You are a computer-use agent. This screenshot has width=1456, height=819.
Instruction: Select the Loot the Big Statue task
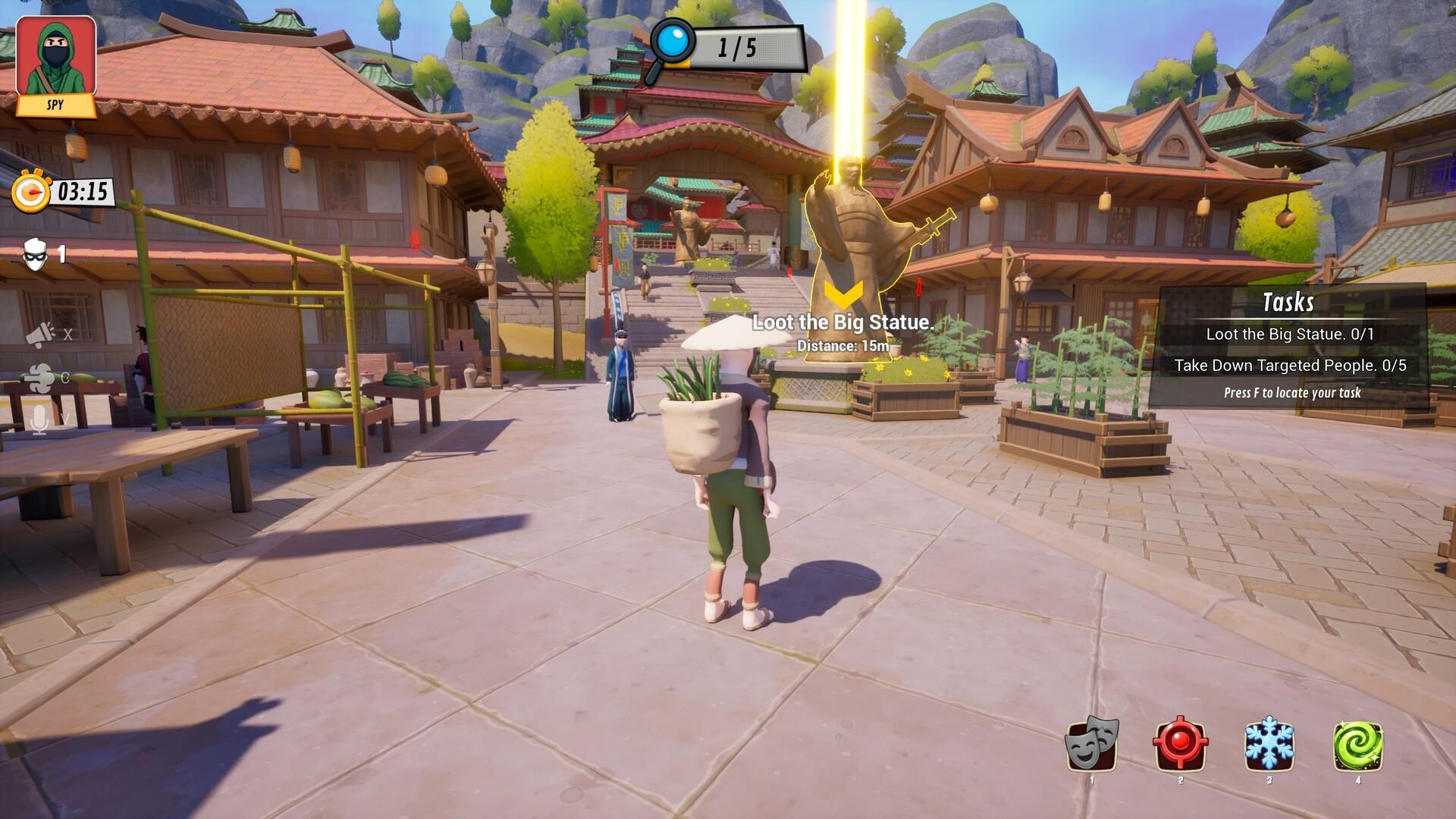coord(1289,334)
